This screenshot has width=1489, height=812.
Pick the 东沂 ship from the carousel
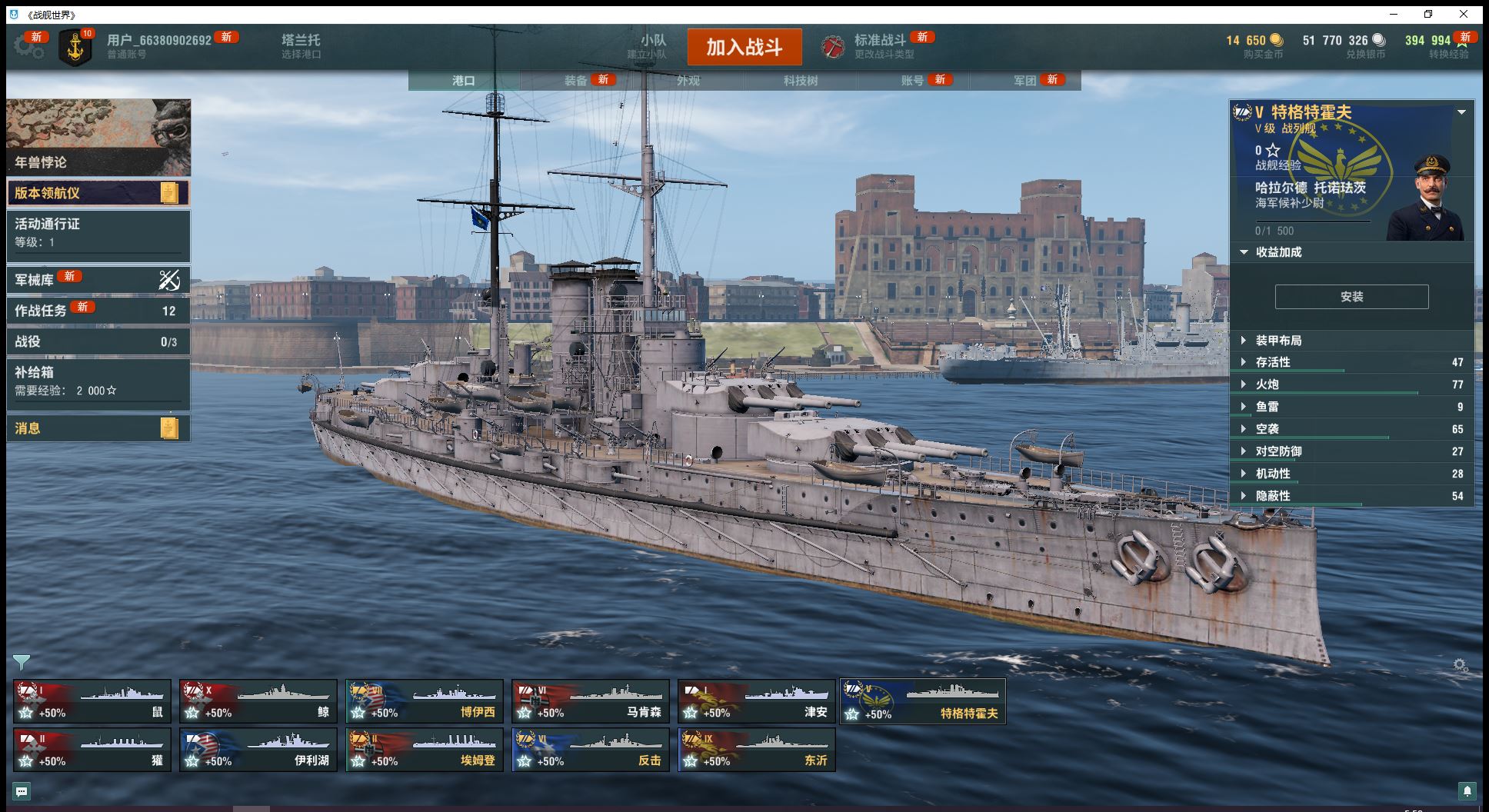click(757, 750)
